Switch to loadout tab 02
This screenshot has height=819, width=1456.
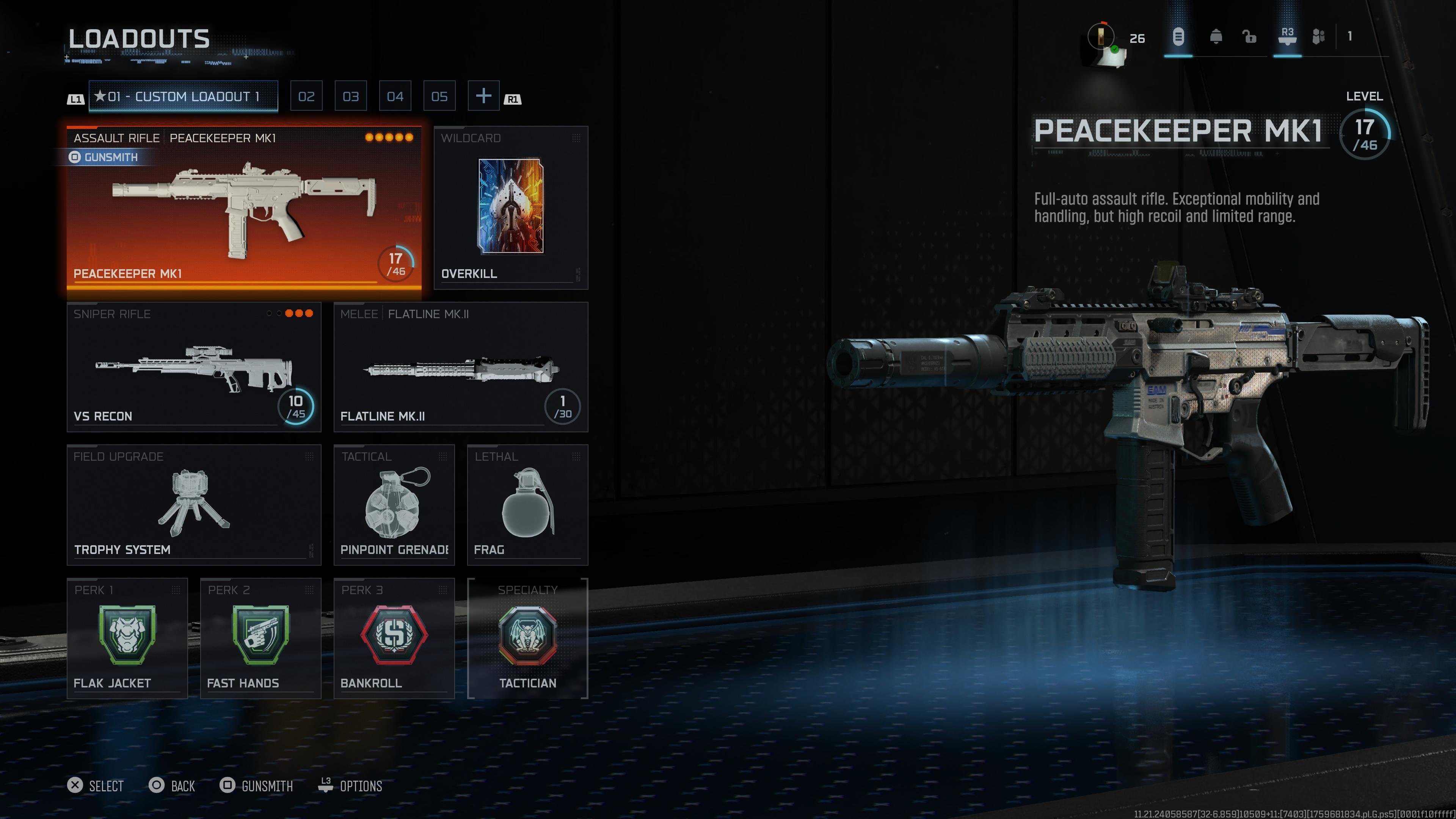pyautogui.click(x=306, y=96)
